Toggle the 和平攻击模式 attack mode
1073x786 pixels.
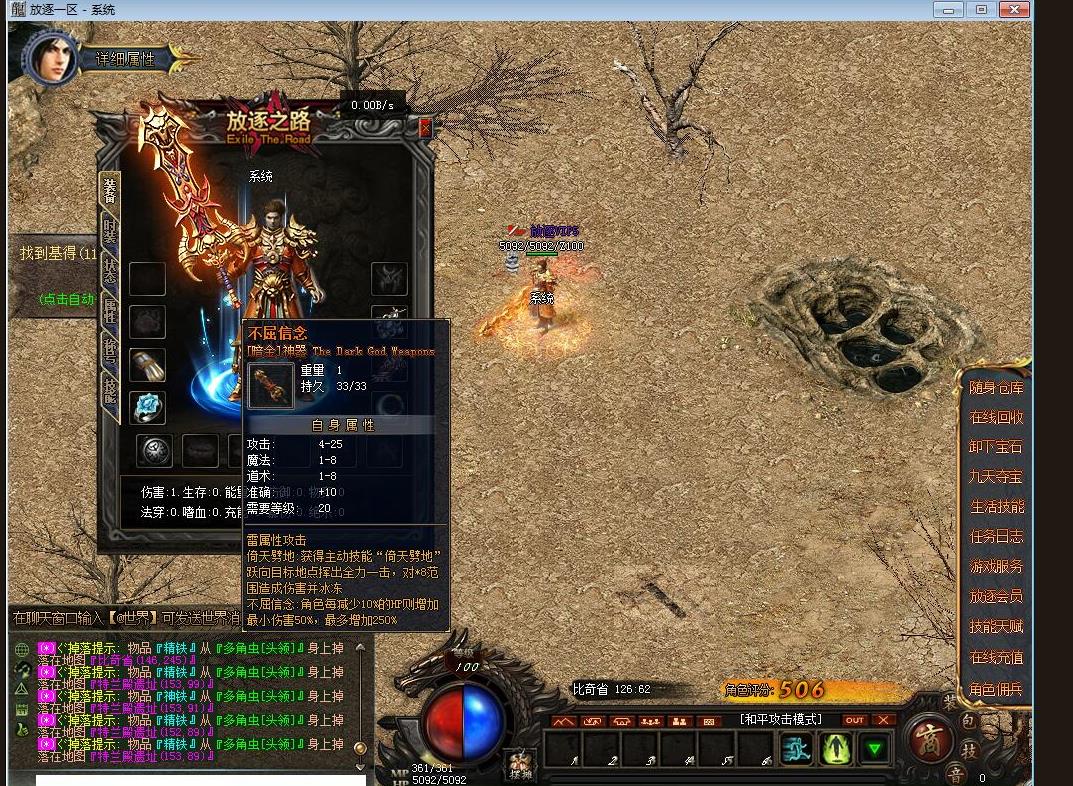[780, 719]
